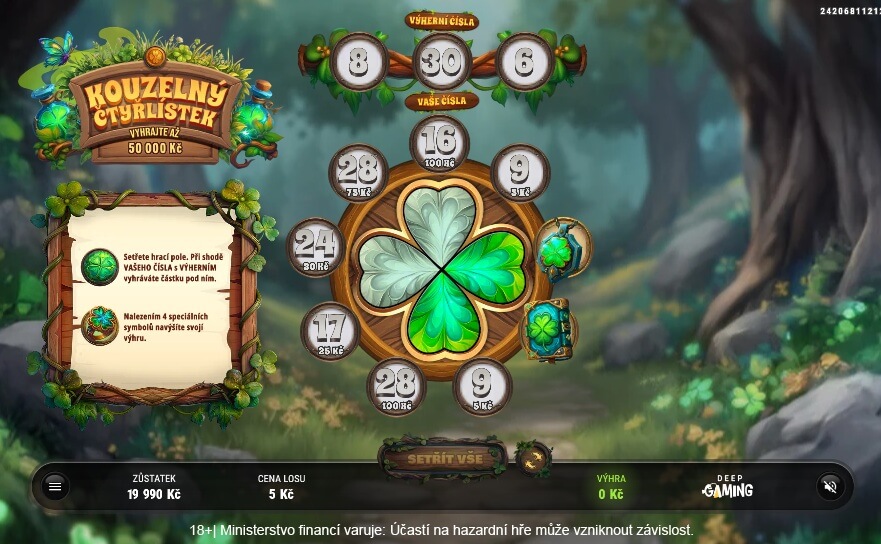This screenshot has height=544, width=881.
Task: Pick the 9 field with 3 Kč
Action: 520,172
